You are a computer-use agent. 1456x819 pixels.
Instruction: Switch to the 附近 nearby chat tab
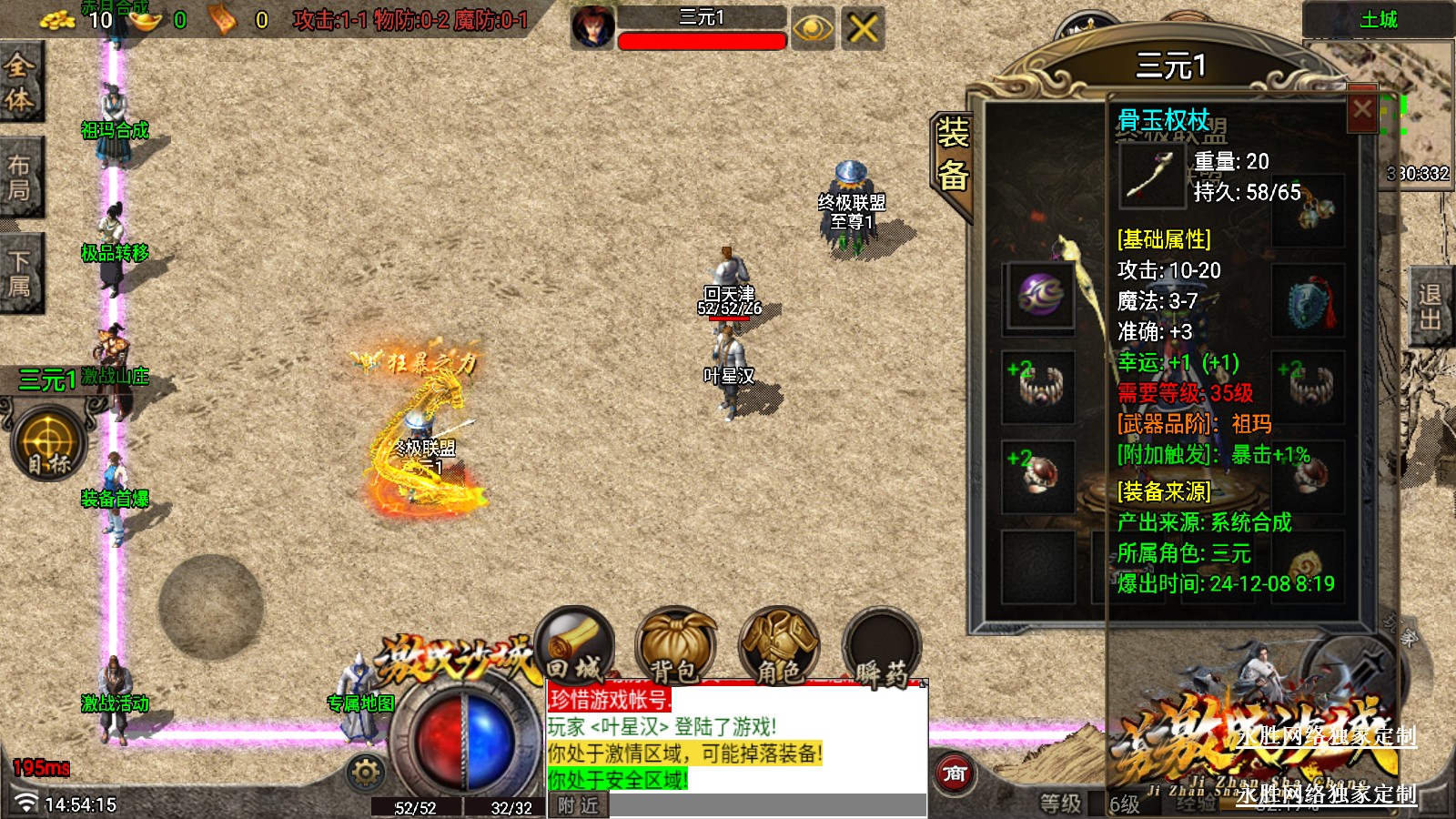pyautogui.click(x=578, y=805)
